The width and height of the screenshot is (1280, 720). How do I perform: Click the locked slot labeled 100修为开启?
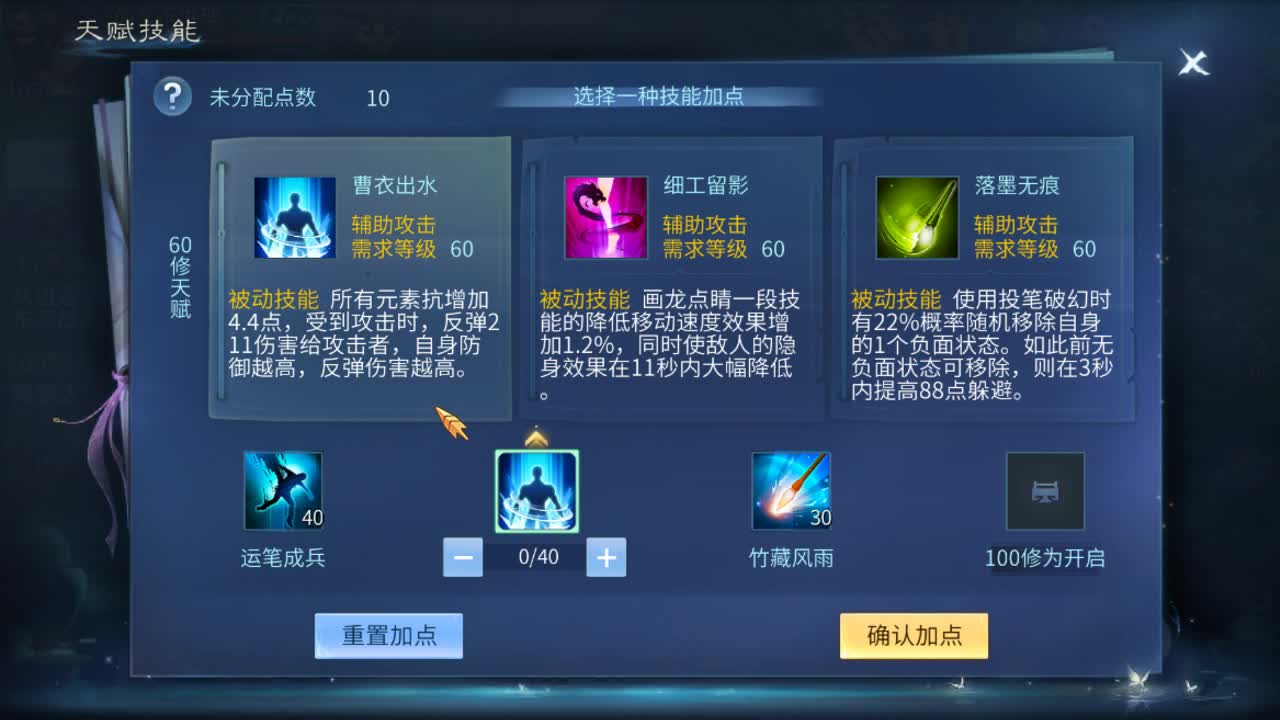click(1046, 491)
